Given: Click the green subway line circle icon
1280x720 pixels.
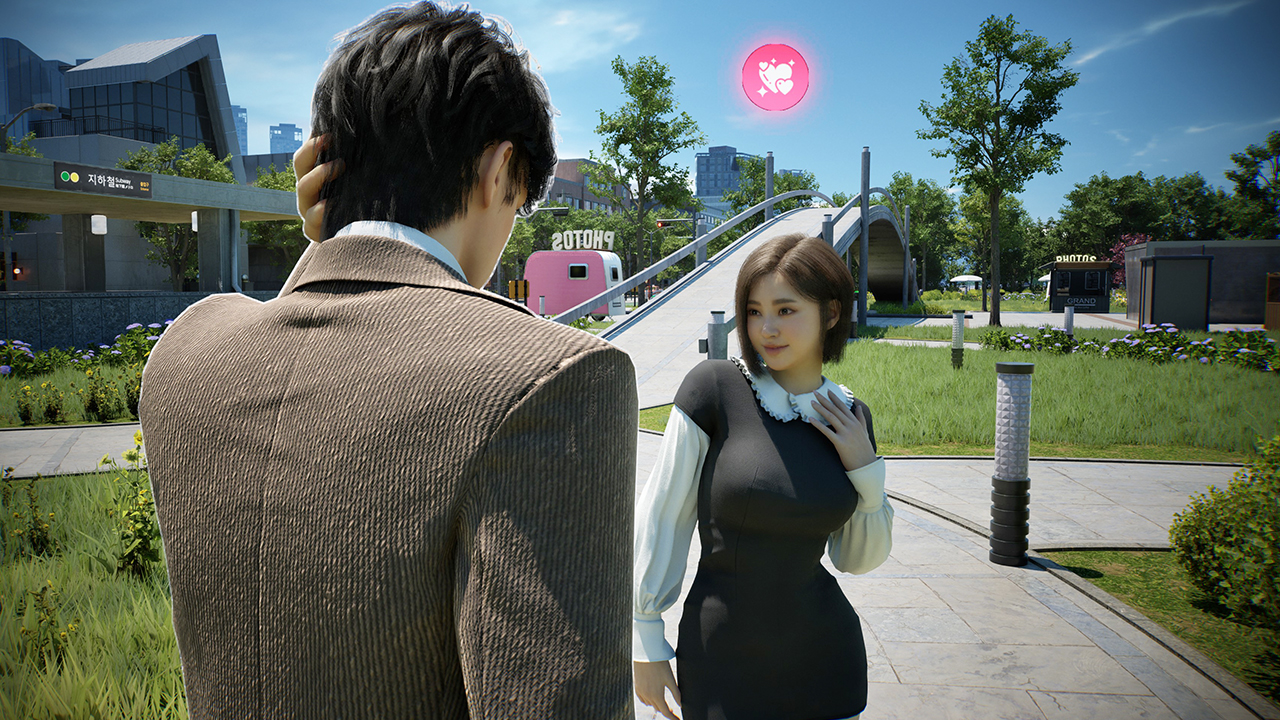Looking at the screenshot, I should 65,176.
